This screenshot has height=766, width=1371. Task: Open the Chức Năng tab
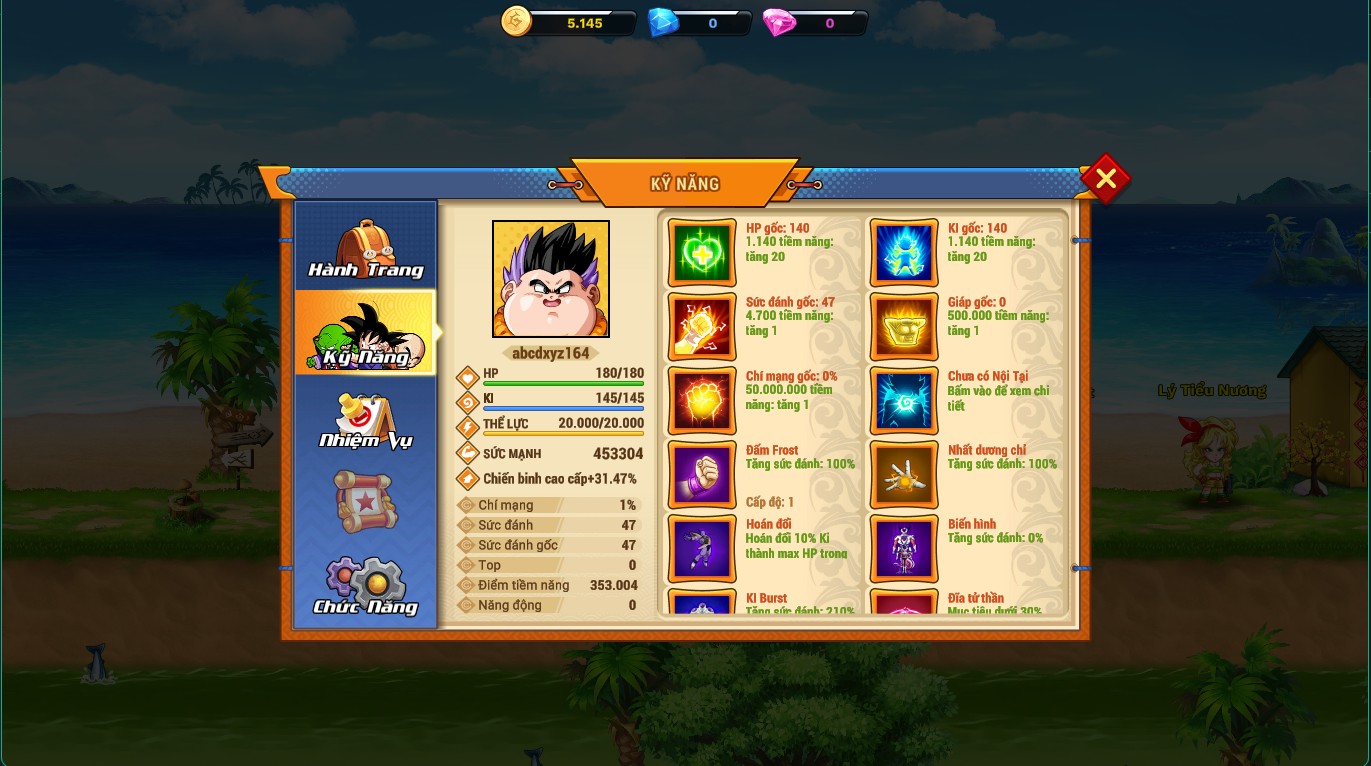(365, 587)
